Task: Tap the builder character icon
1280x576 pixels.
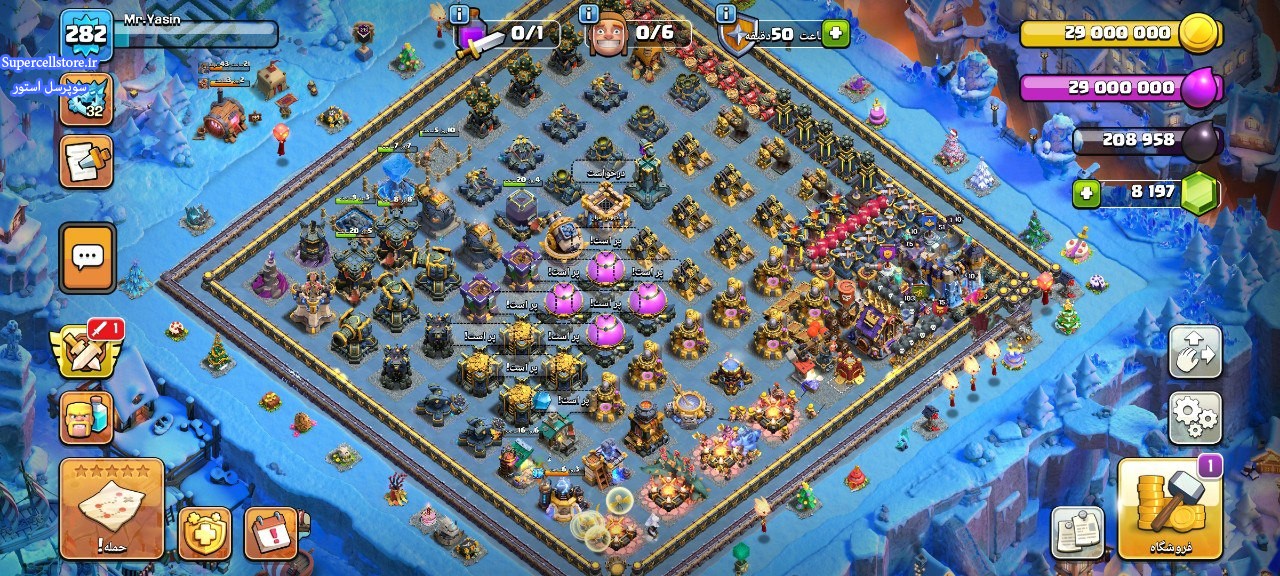Action: pyautogui.click(x=87, y=418)
